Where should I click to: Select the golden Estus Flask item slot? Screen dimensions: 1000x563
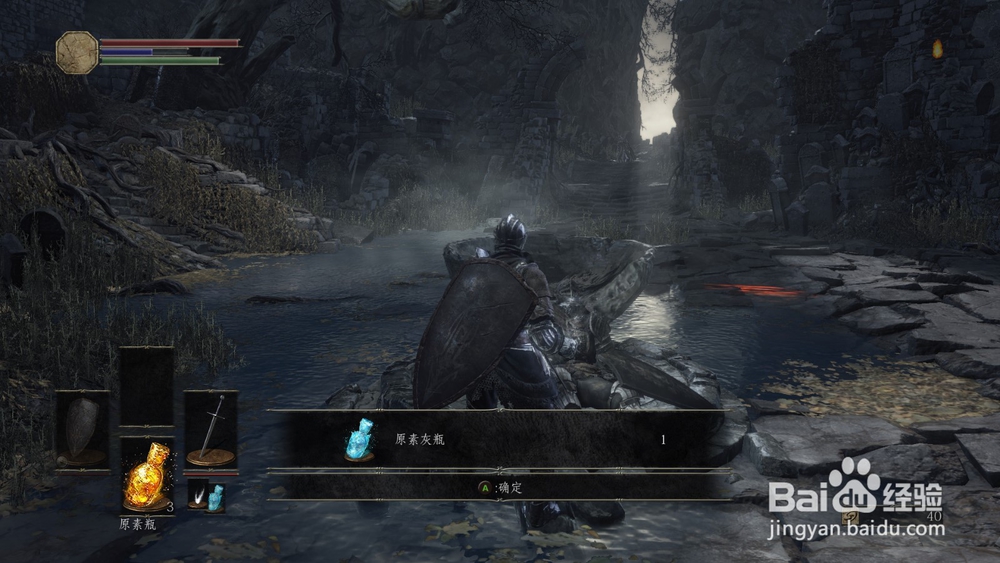click(x=147, y=476)
